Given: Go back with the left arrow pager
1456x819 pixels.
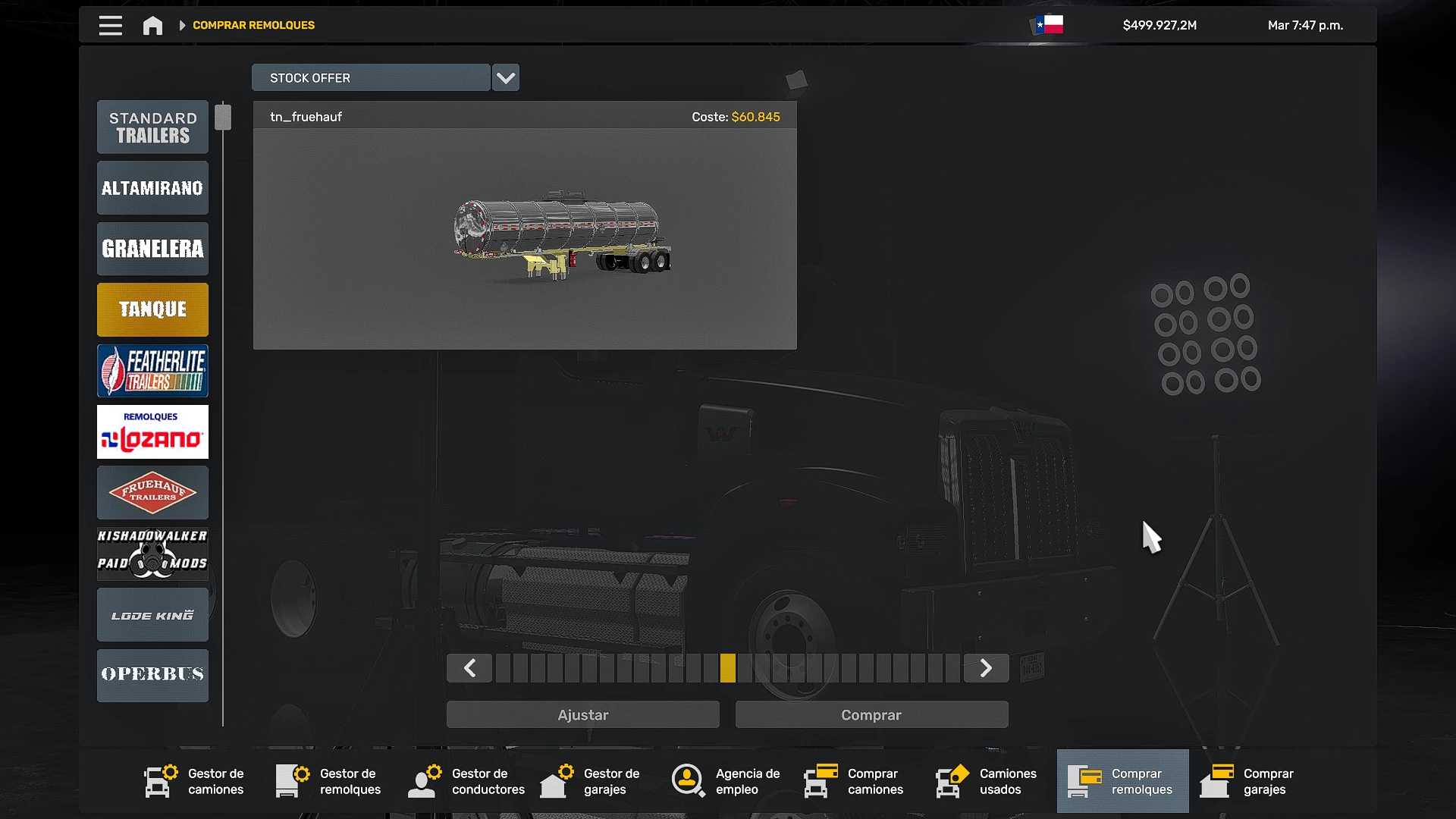Looking at the screenshot, I should [469, 668].
